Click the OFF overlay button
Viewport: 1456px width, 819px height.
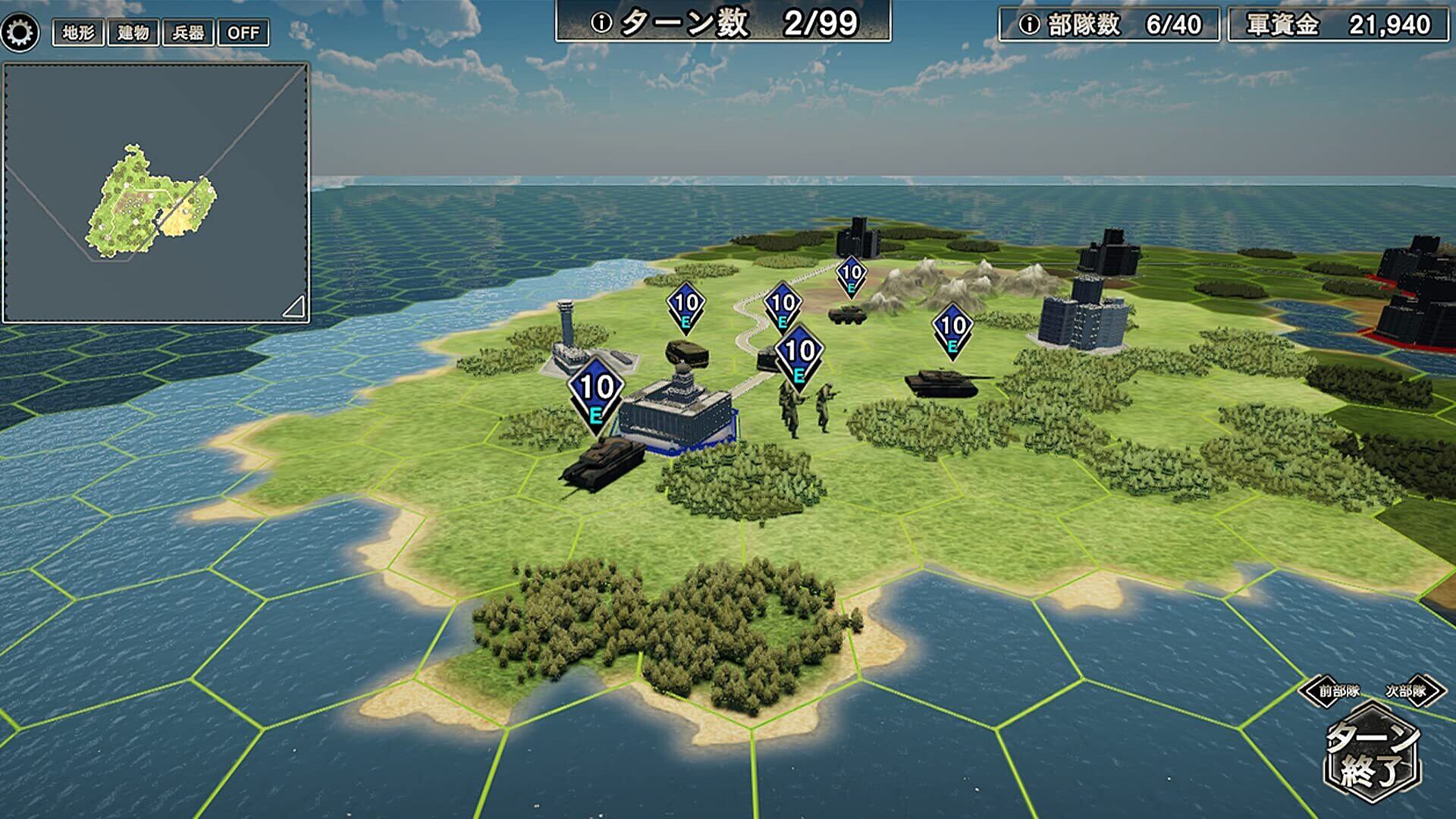[x=243, y=33]
